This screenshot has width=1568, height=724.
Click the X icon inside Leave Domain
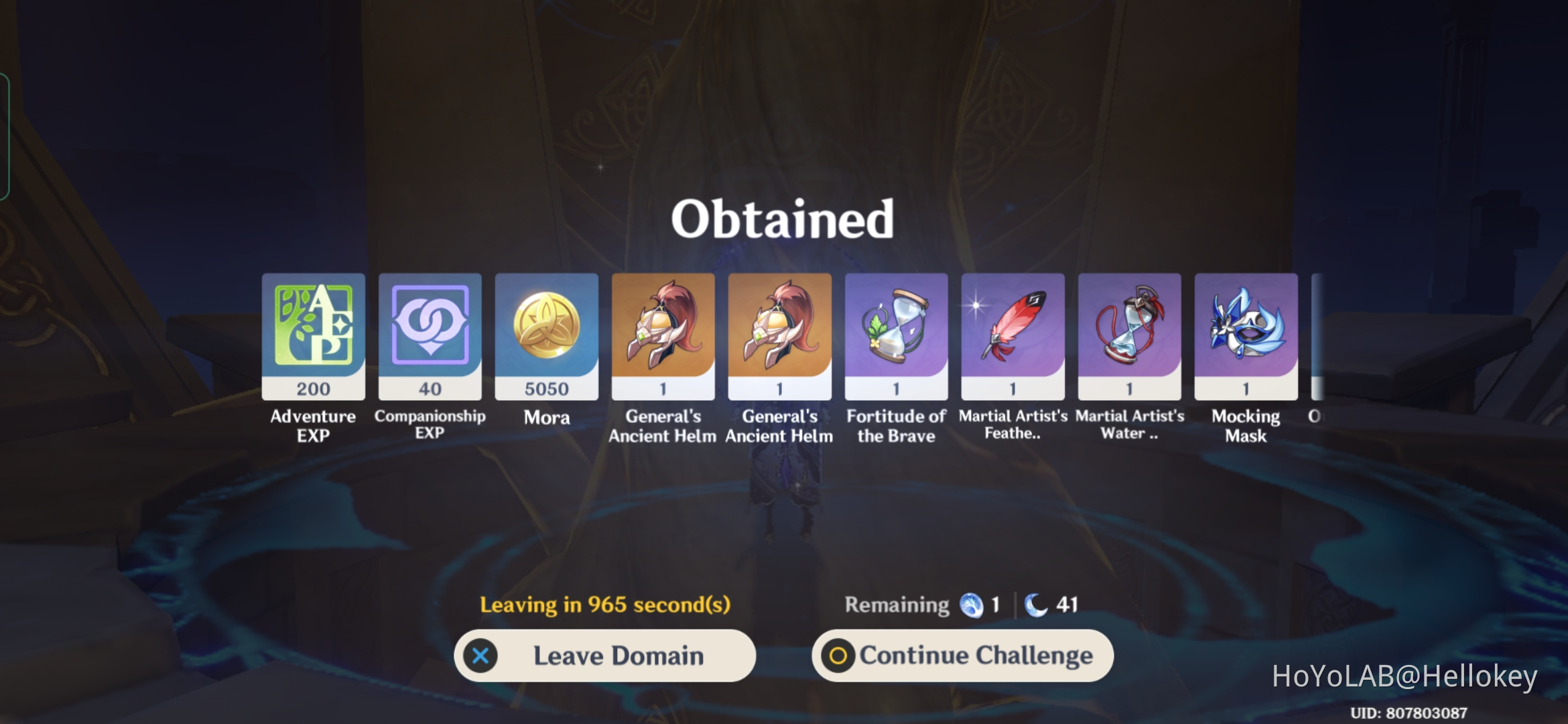click(x=481, y=656)
